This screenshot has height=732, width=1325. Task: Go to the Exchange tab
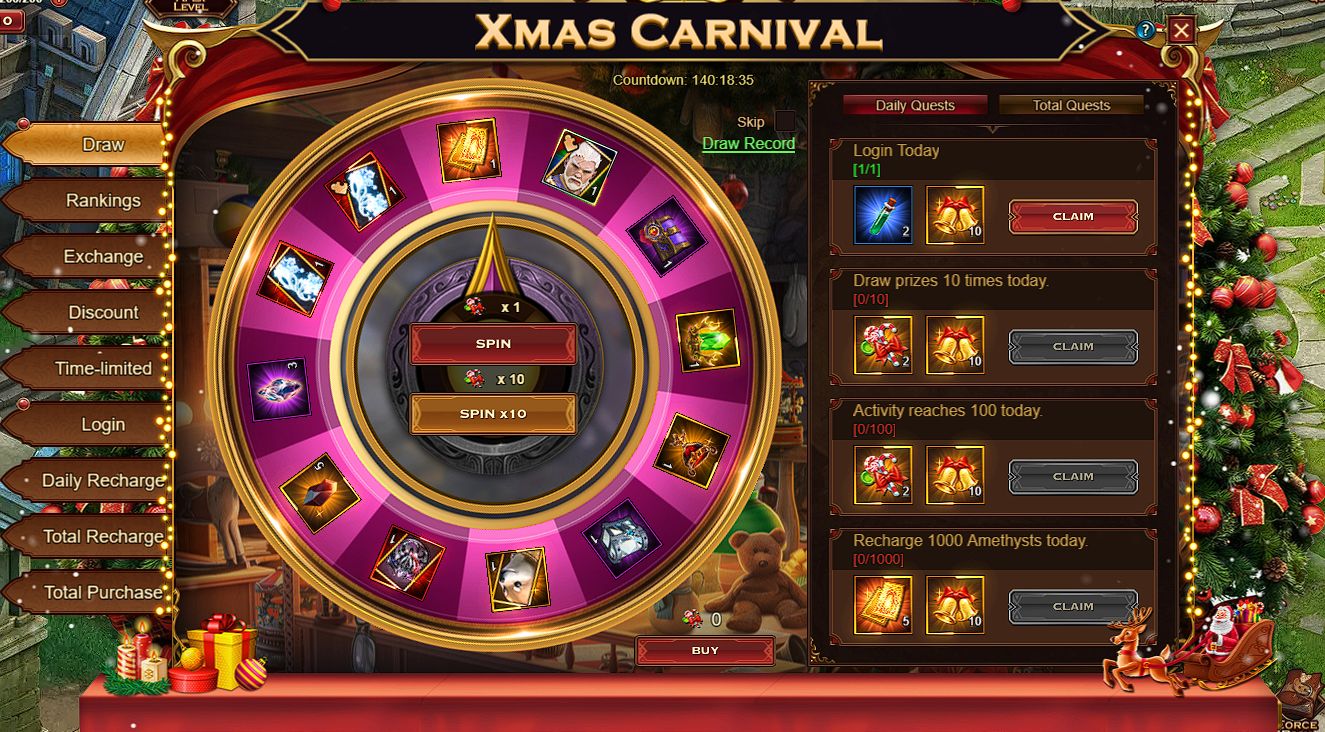(103, 257)
